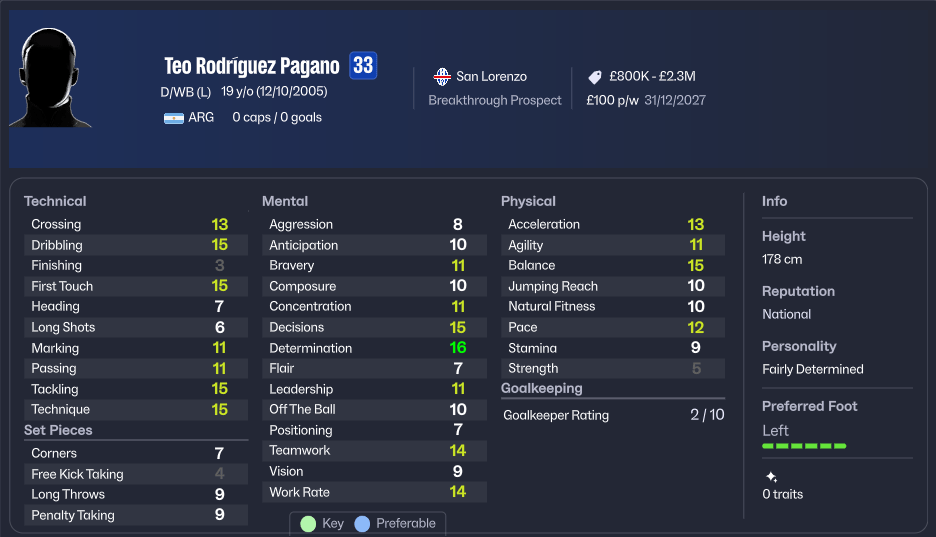
Task: Select the Crossing attribute row
Action: click(x=135, y=224)
